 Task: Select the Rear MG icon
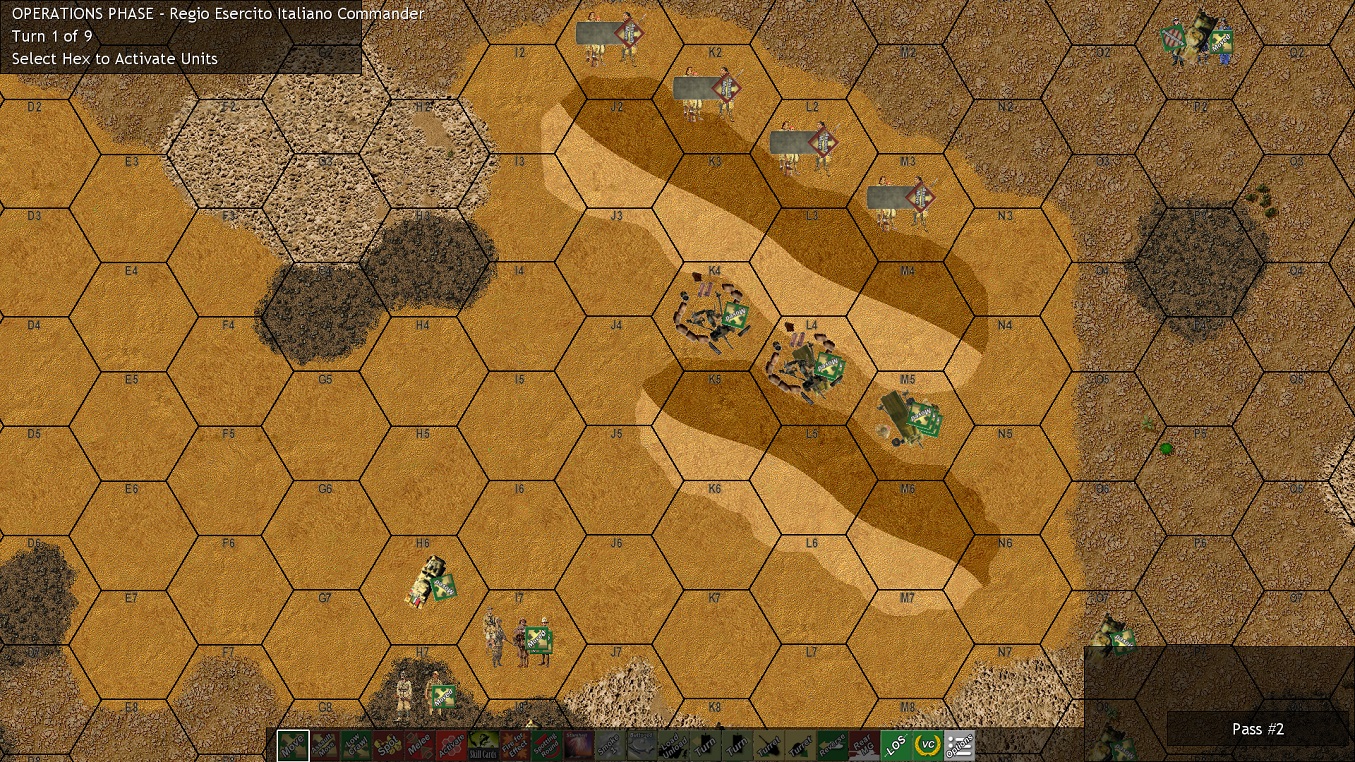point(863,745)
